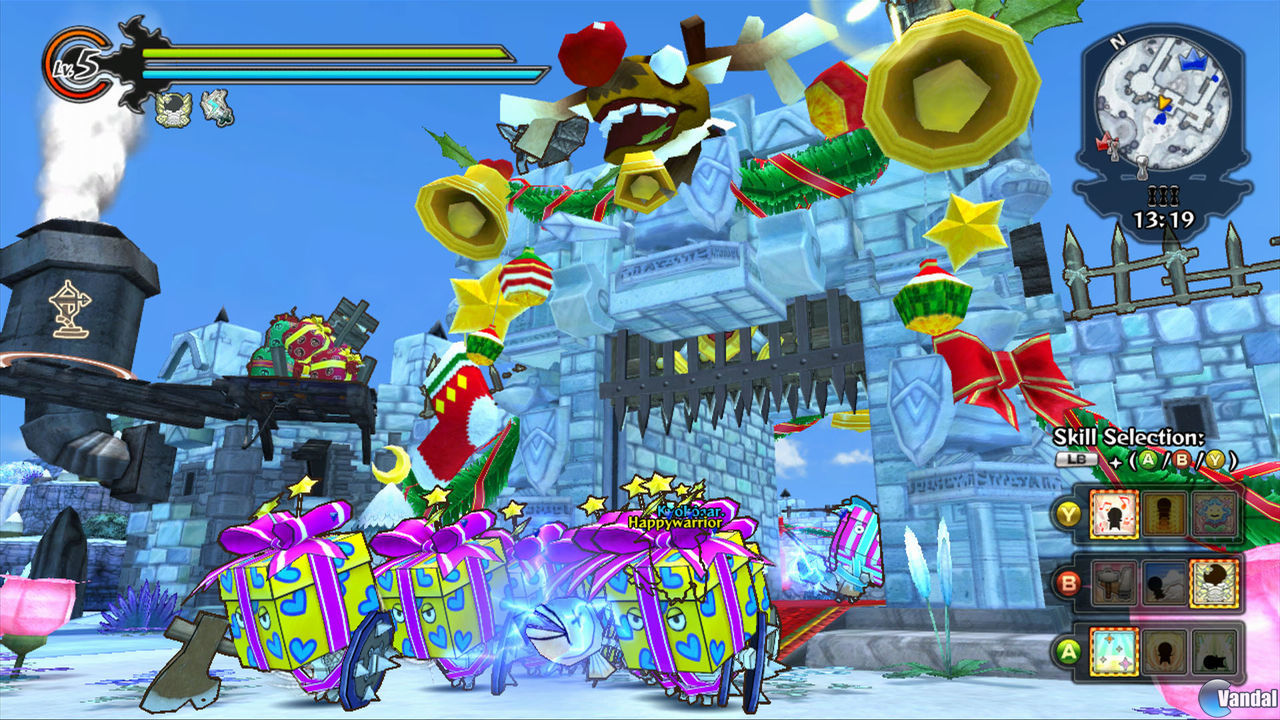Screen dimensions: 1280x720
Task: Choose the sparkle heal skill in the A row
Action: point(1113,651)
